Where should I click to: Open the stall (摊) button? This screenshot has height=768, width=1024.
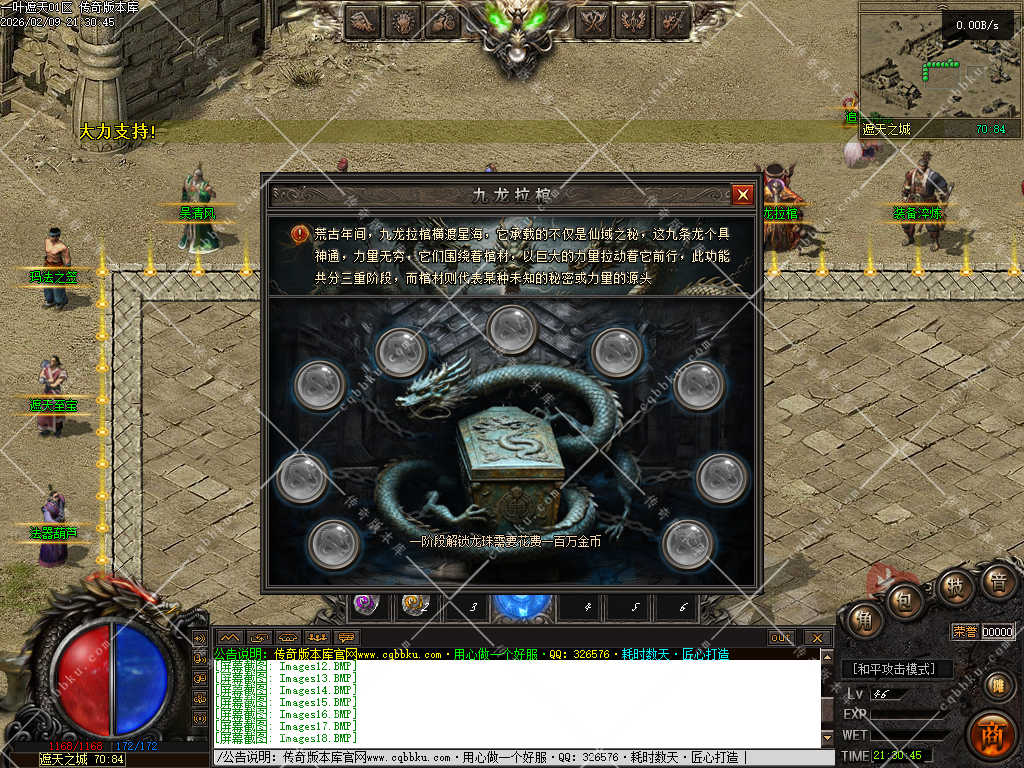coord(995,685)
